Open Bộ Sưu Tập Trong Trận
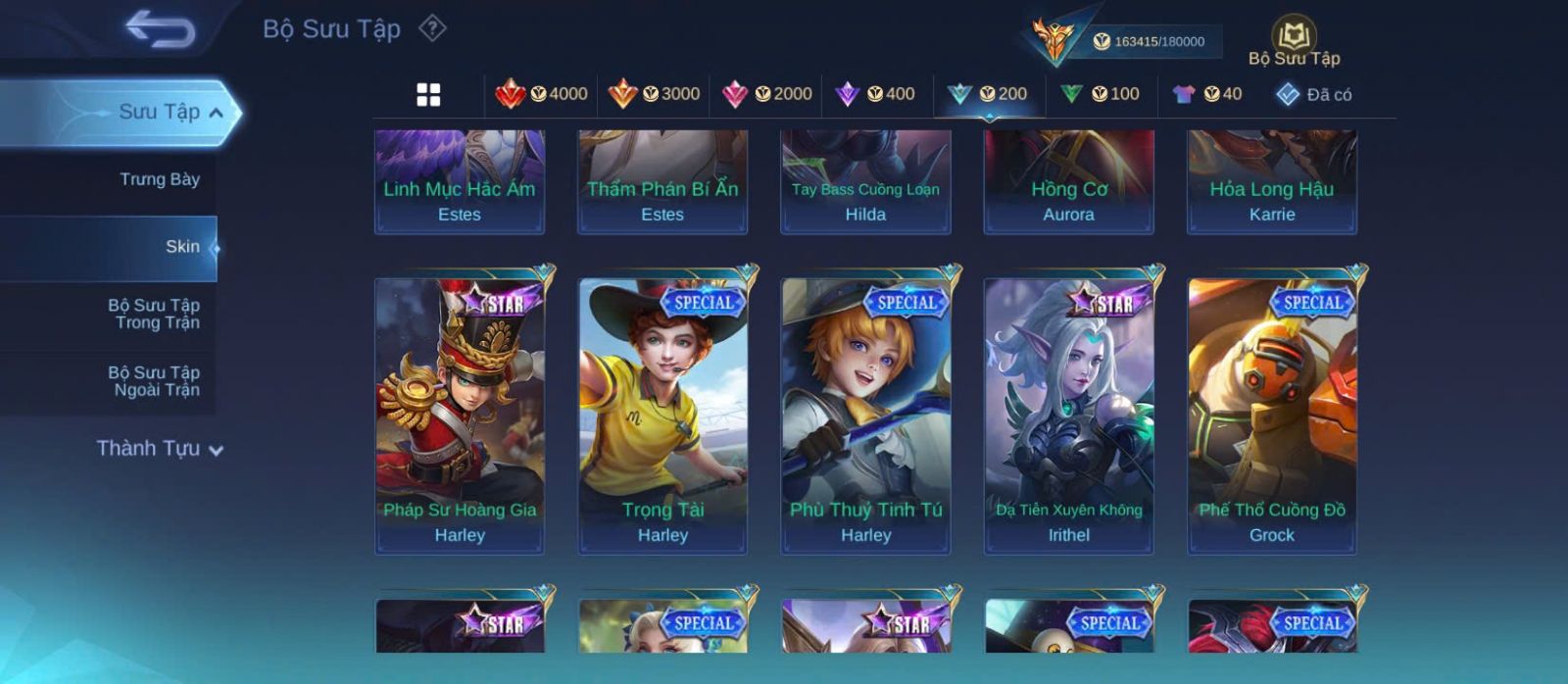The height and width of the screenshot is (684, 1568). tap(154, 314)
